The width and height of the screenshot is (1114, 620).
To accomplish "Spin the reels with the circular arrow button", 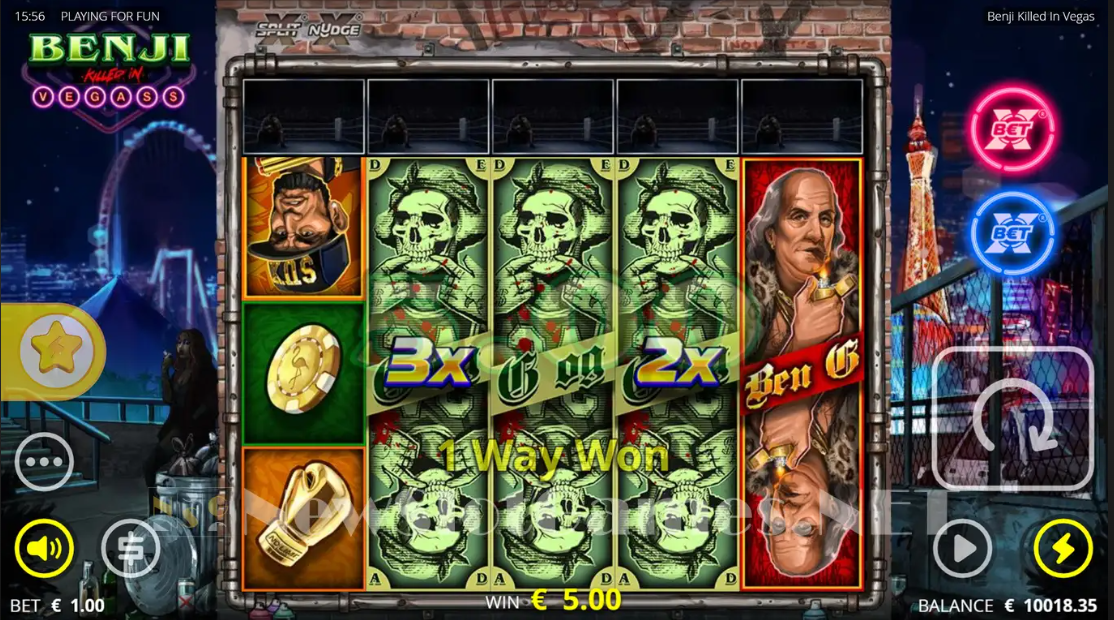I will coord(1013,418).
